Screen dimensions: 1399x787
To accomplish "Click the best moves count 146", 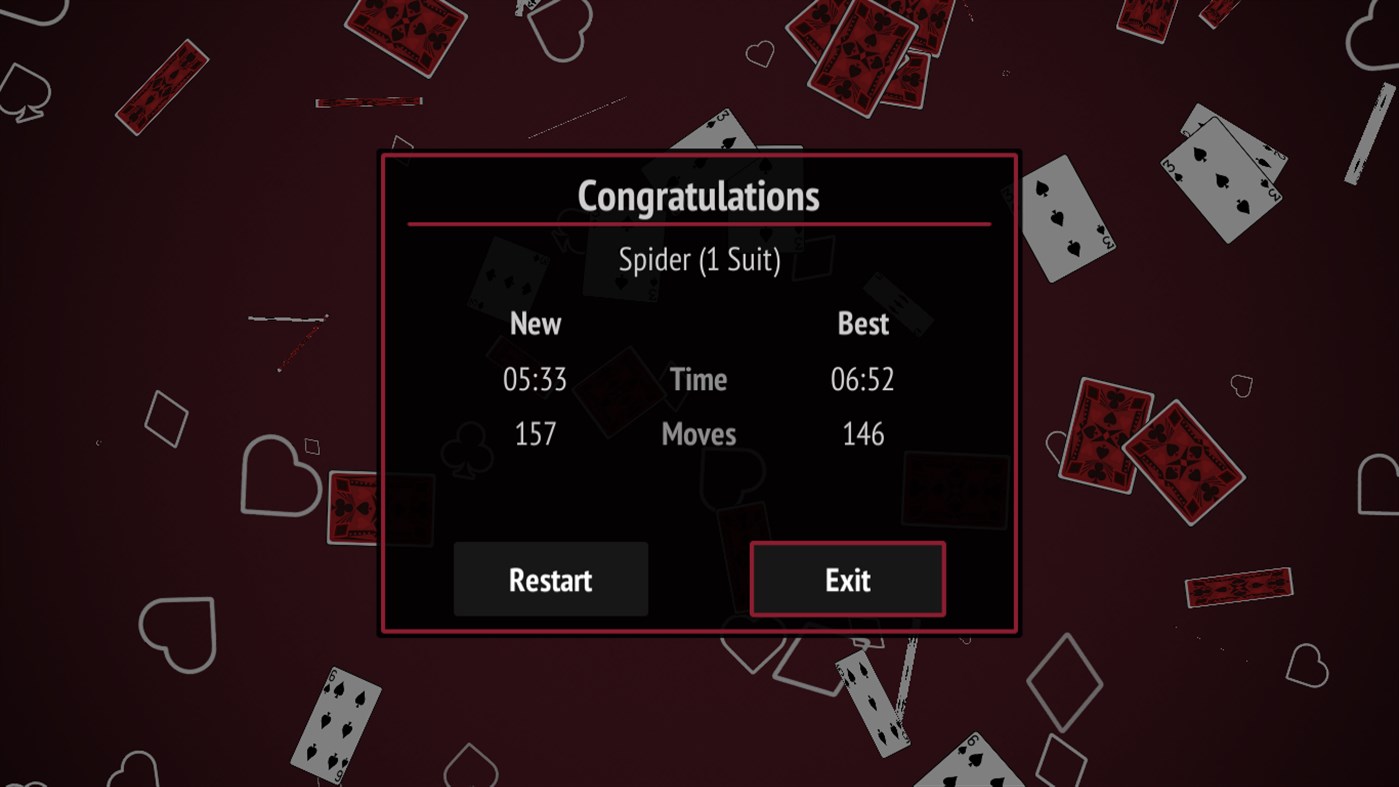I will [863, 433].
